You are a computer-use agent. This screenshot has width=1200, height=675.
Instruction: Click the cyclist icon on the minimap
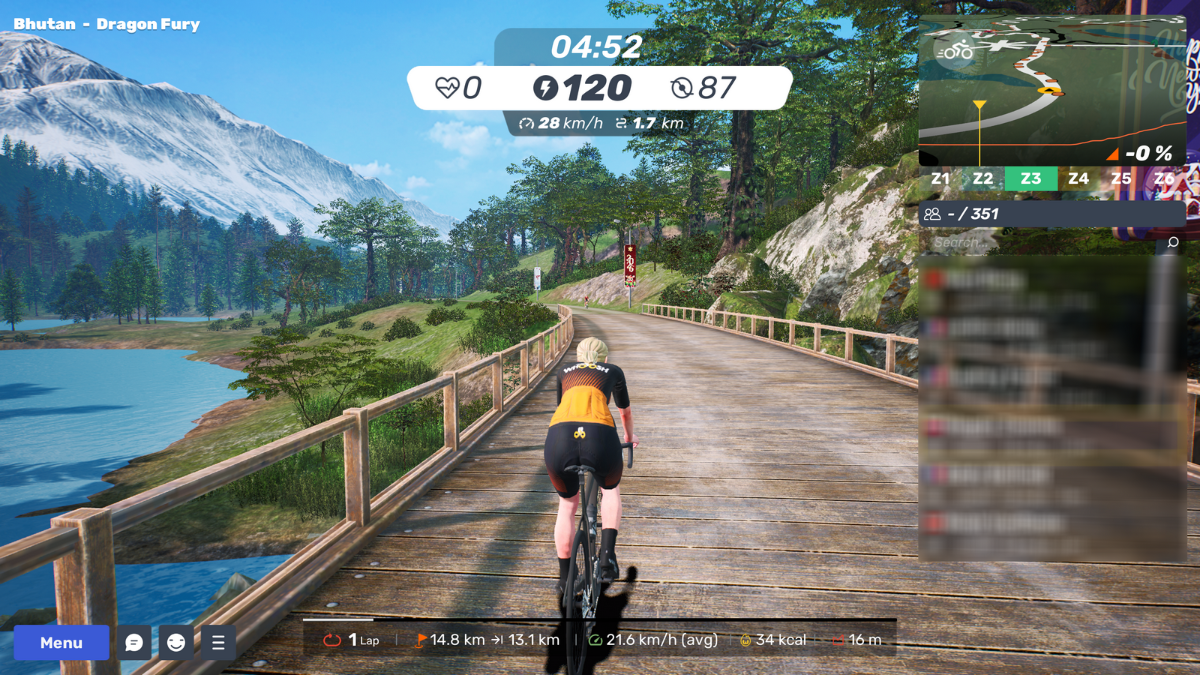[957, 50]
